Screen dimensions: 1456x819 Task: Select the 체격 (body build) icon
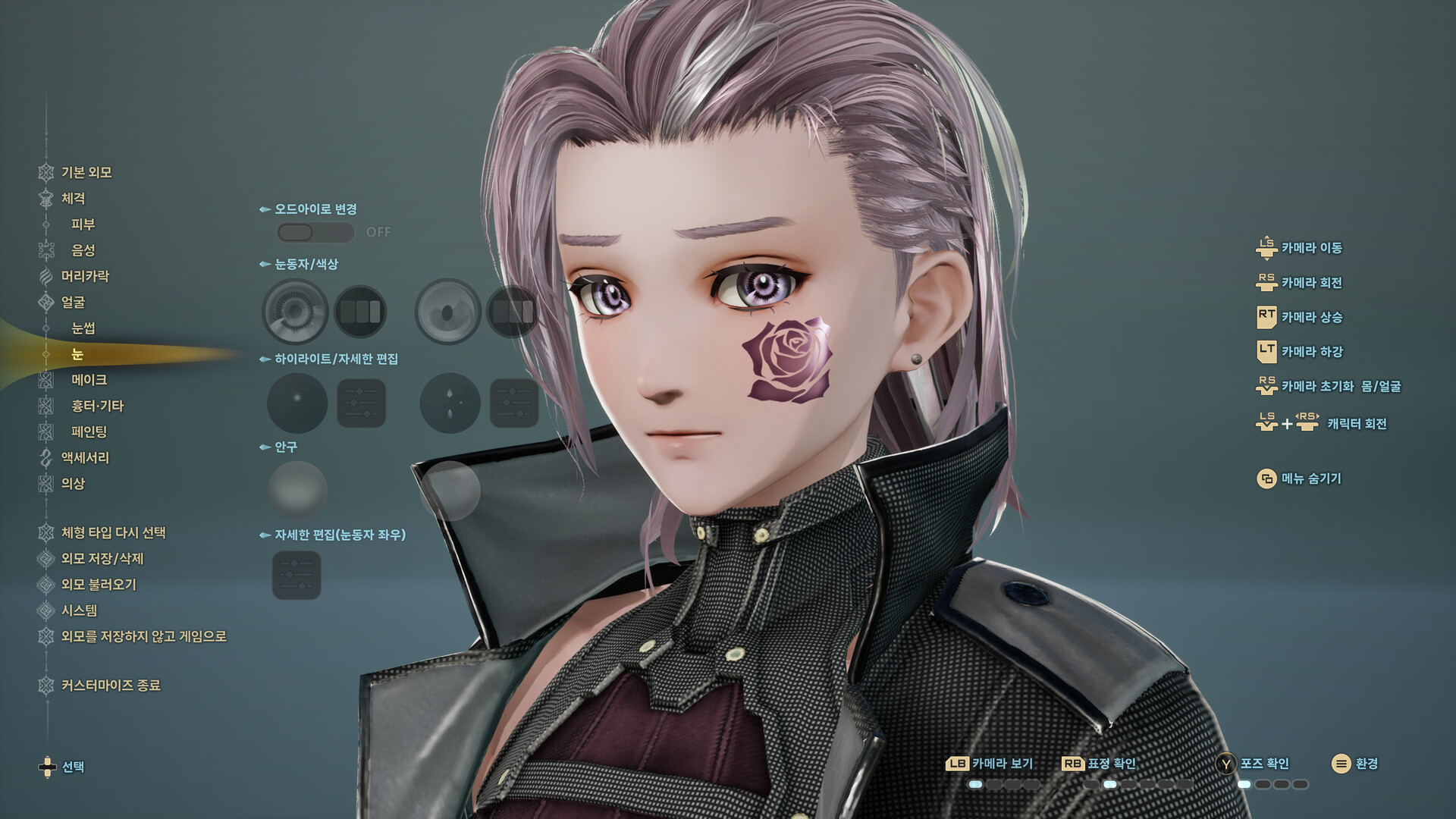(45, 199)
